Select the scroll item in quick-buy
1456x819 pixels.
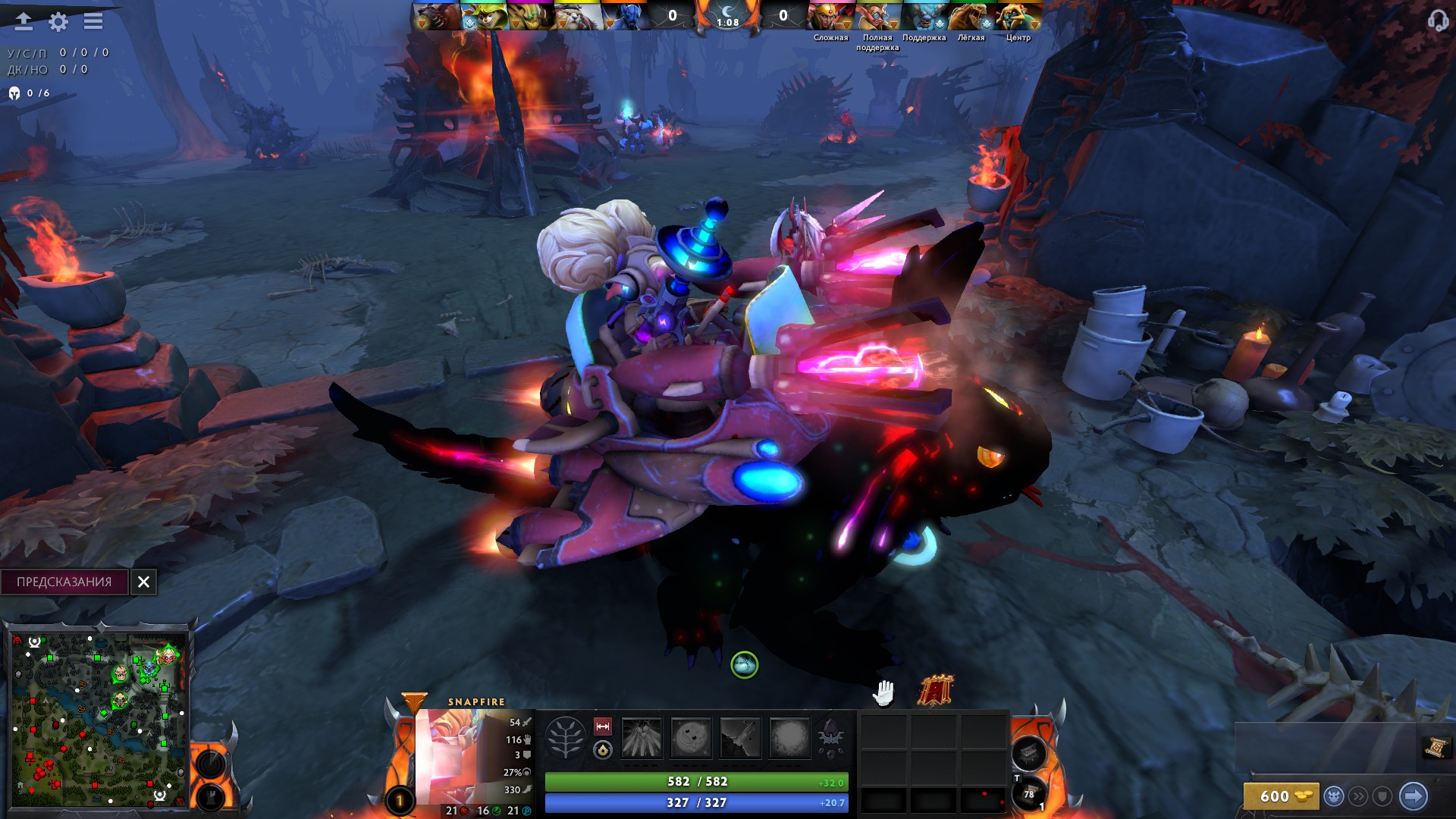tap(1436, 748)
